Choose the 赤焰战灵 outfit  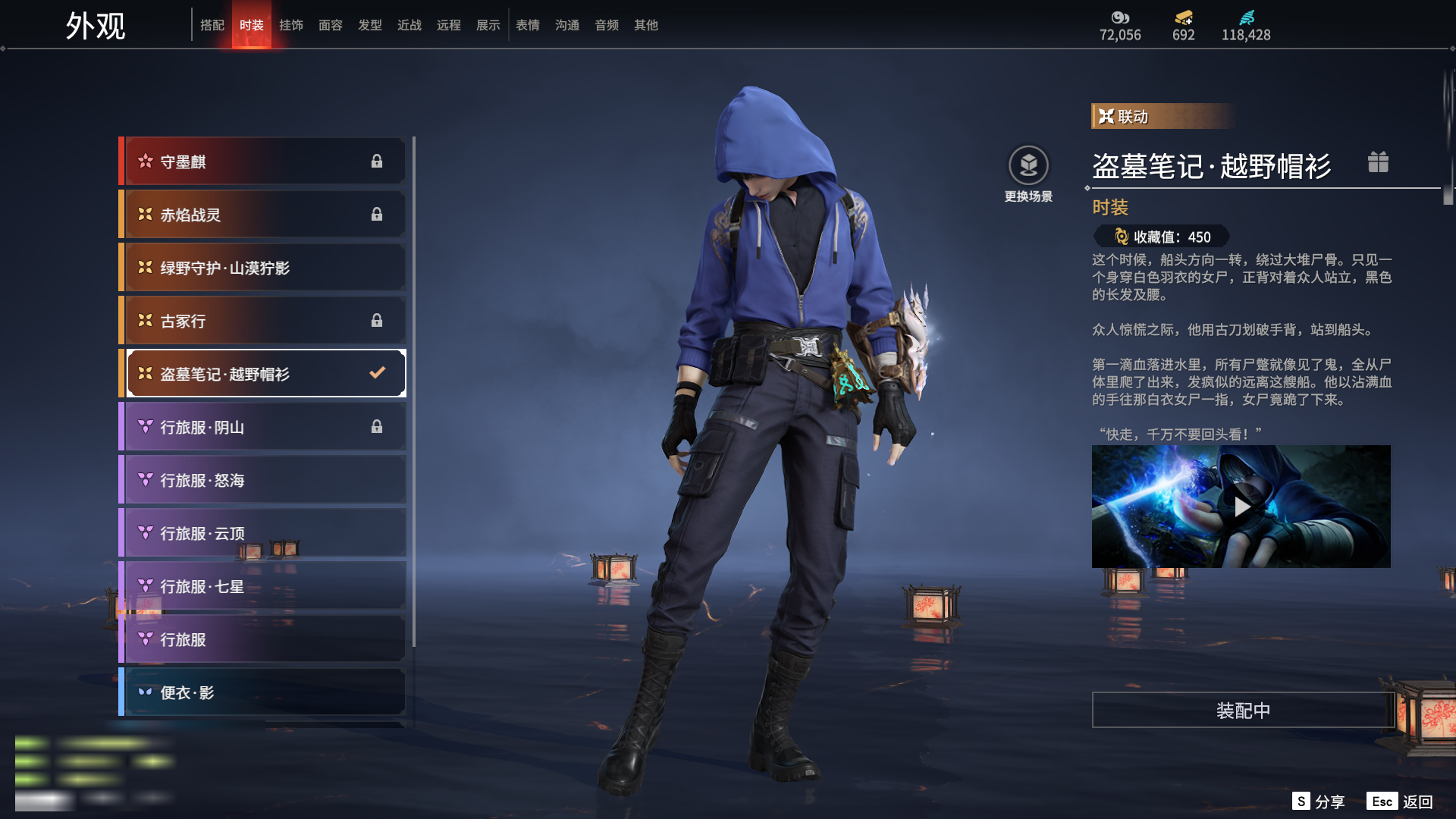pos(262,215)
